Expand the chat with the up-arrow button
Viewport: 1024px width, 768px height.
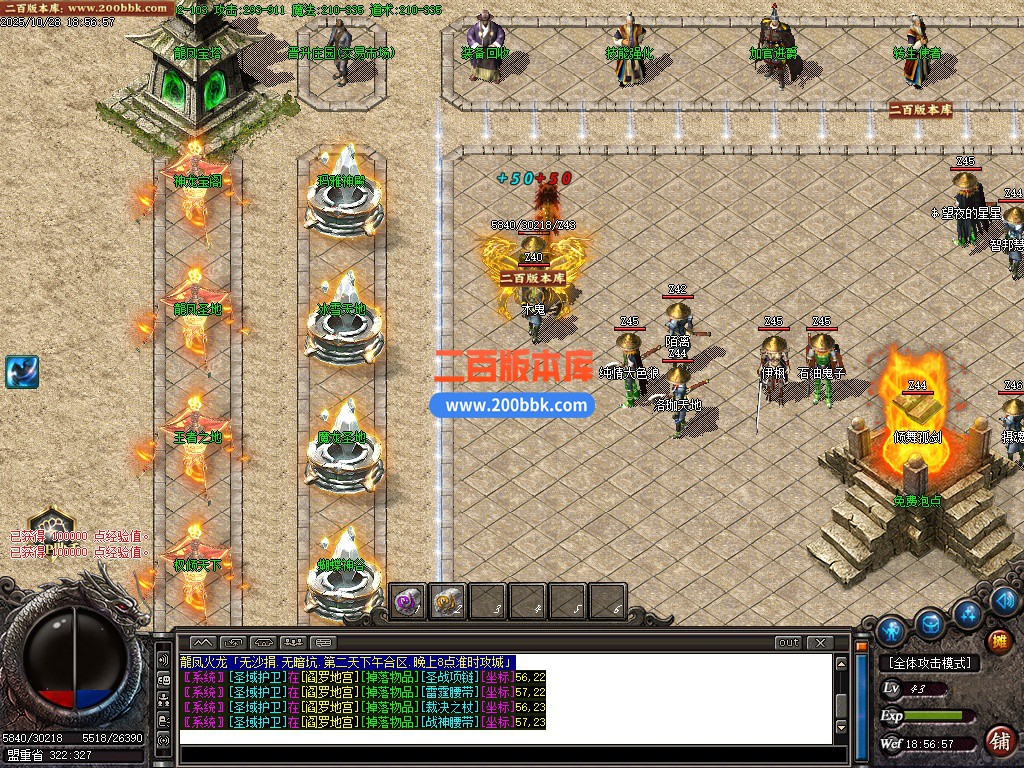203,642
